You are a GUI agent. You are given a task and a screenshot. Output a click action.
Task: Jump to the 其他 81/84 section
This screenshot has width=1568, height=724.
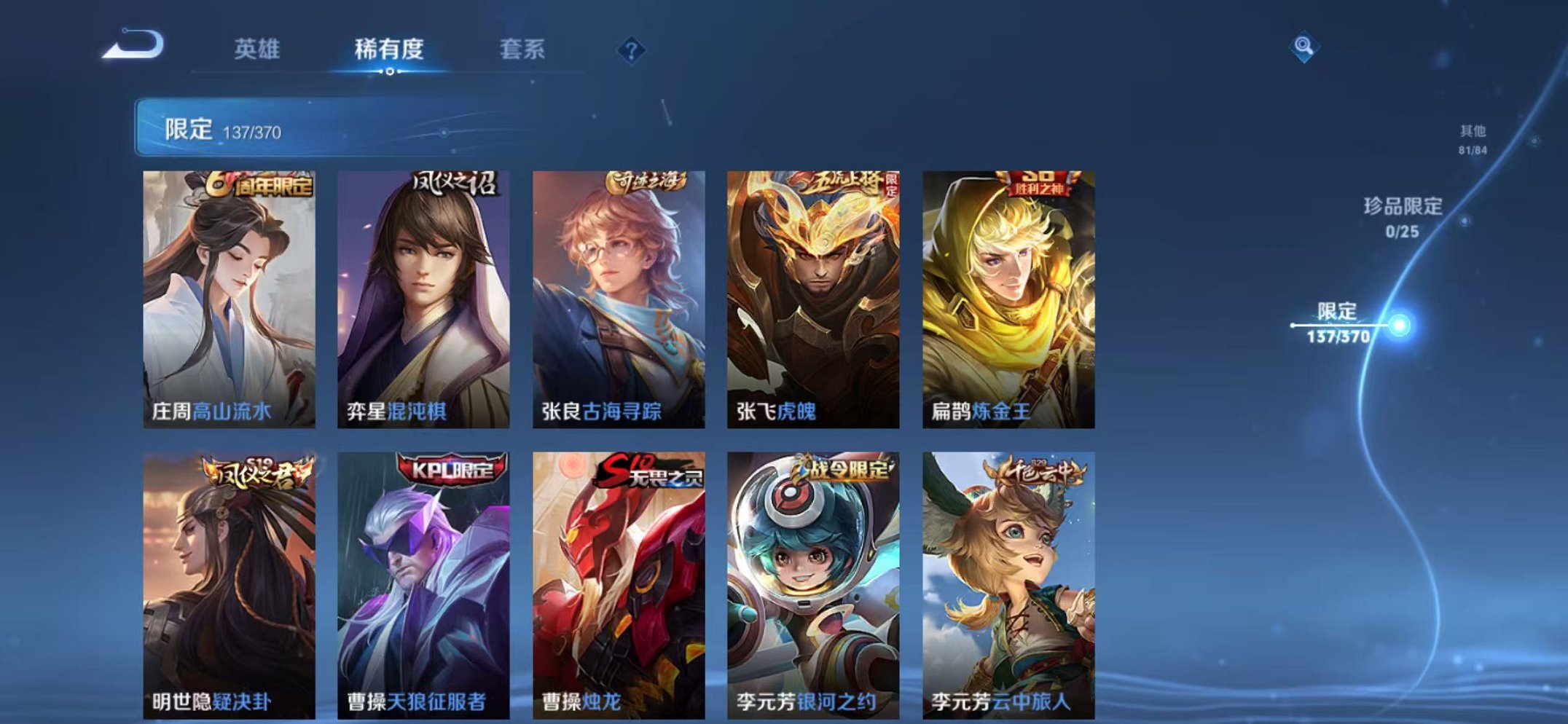pos(1472,138)
